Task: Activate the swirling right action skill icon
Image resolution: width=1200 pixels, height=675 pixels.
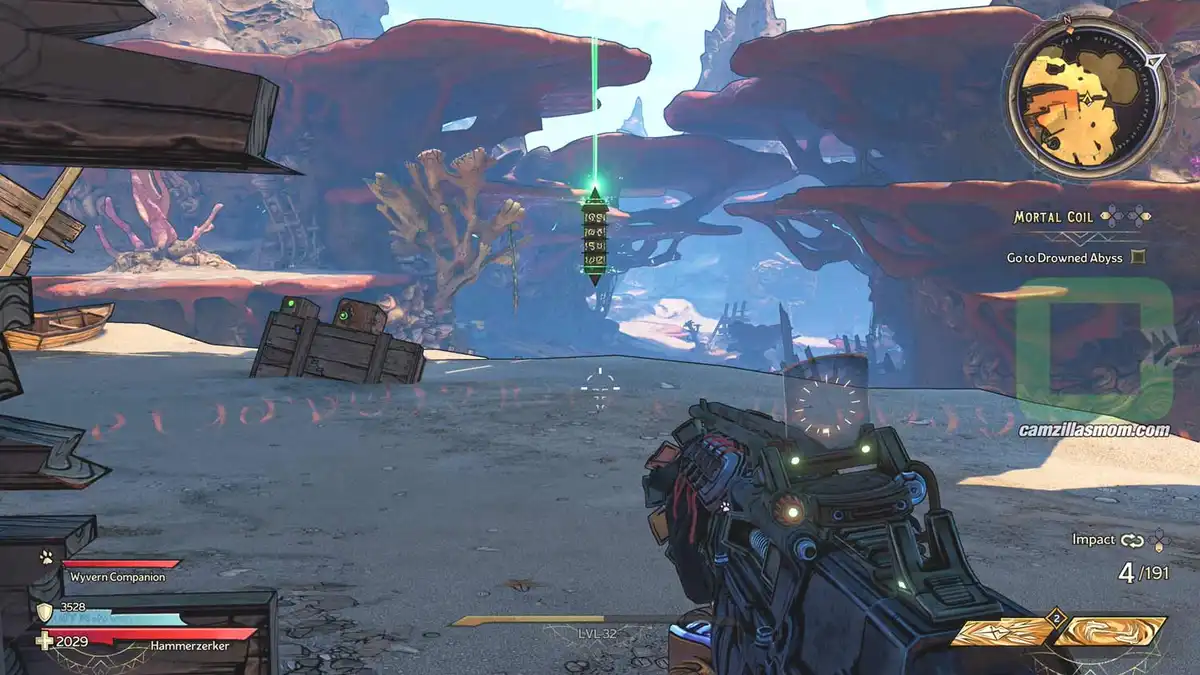Action: pyautogui.click(x=1110, y=631)
